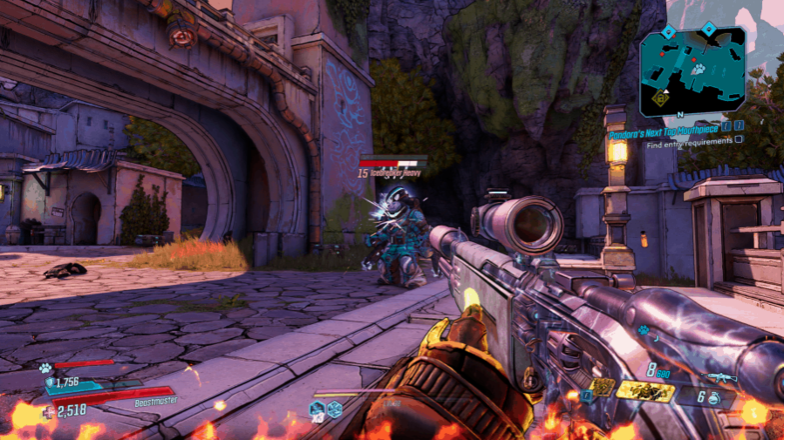Viewport: 785px width, 441px height.
Task: Click the equipped rifle silhouette icon
Action: [x=720, y=377]
